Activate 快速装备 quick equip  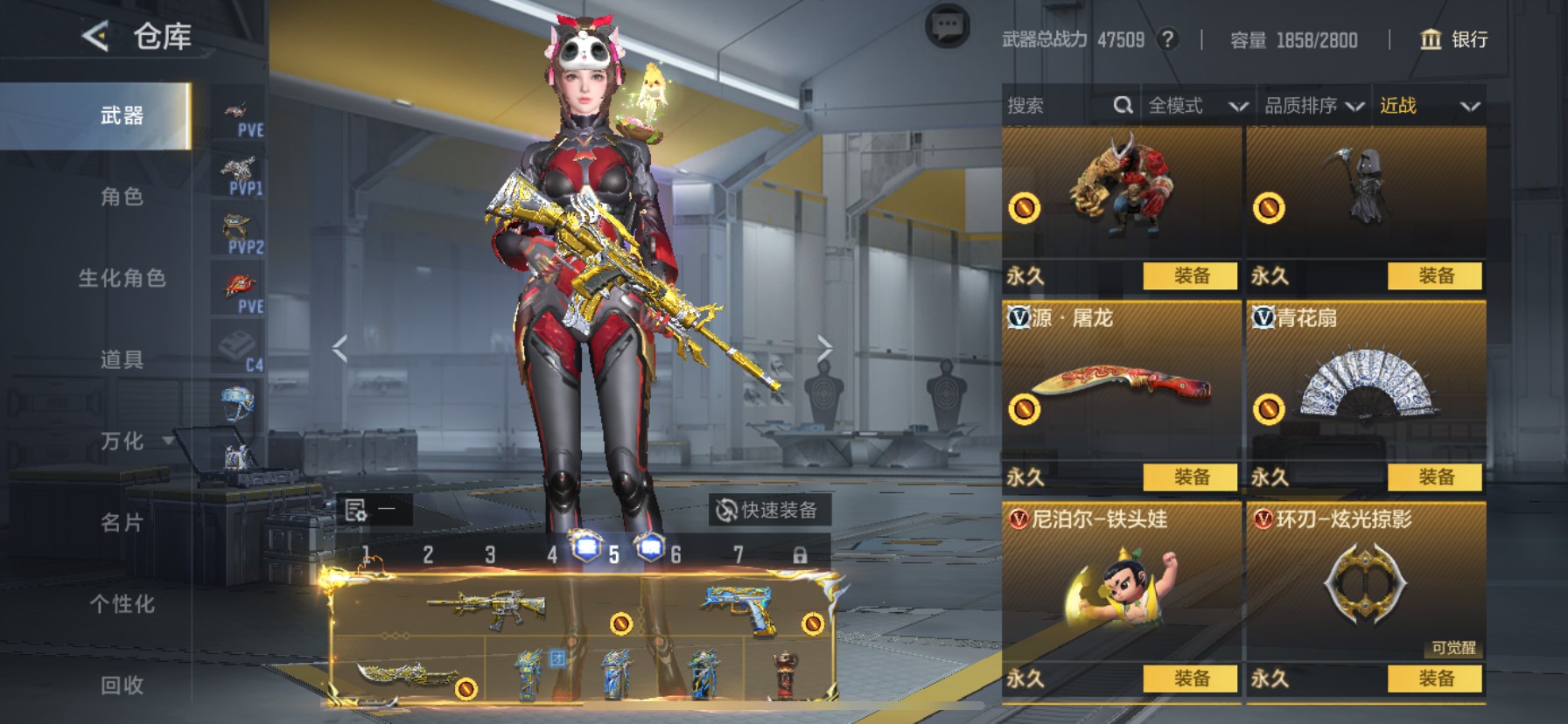coord(768,510)
